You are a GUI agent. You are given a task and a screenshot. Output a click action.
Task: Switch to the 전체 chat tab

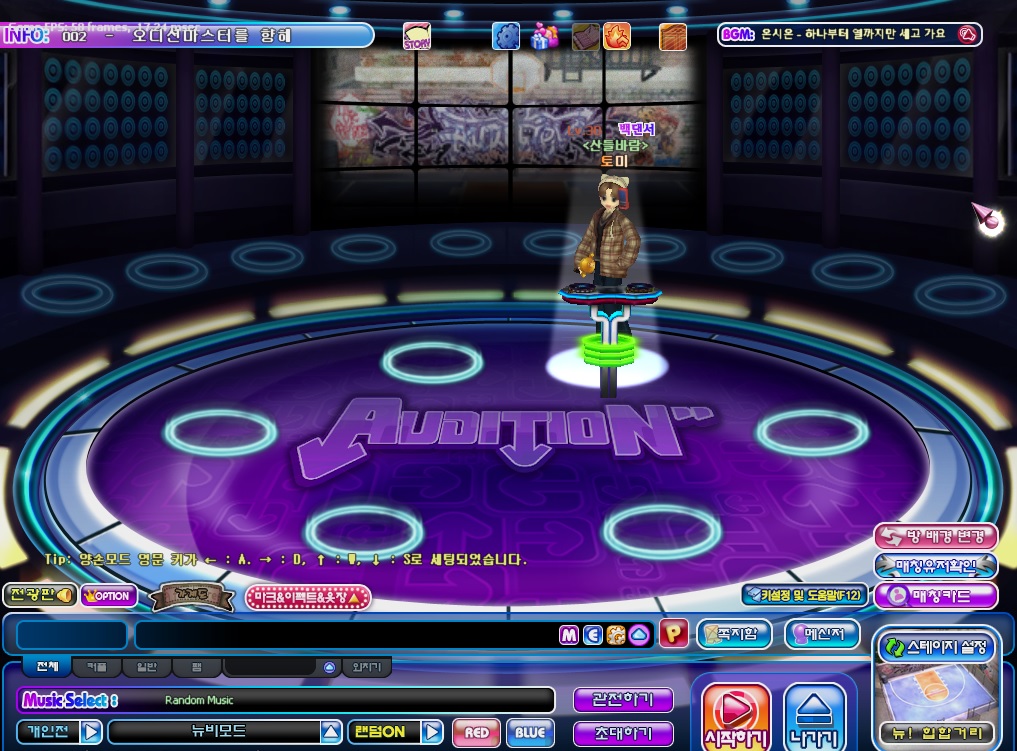pyautogui.click(x=47, y=667)
